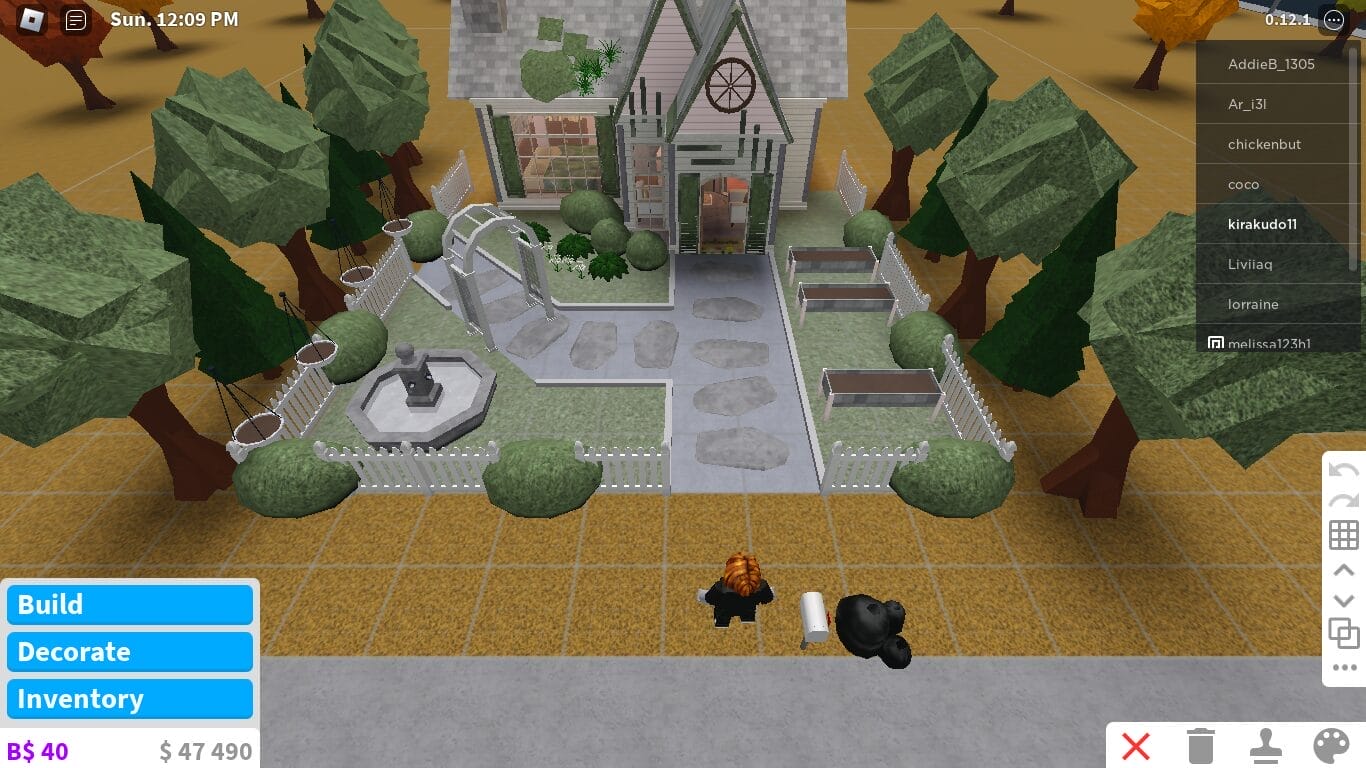The height and width of the screenshot is (768, 1366).
Task: Open the Build menu
Action: [129, 604]
